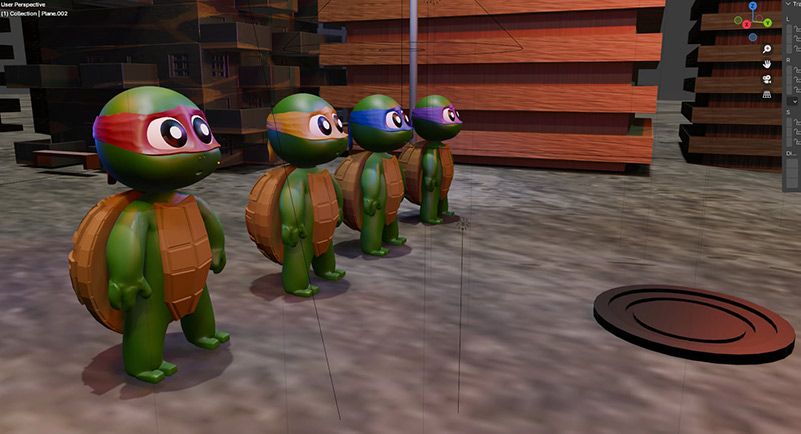Activate the hand pan view button
Screen dimensions: 801x434
point(766,64)
